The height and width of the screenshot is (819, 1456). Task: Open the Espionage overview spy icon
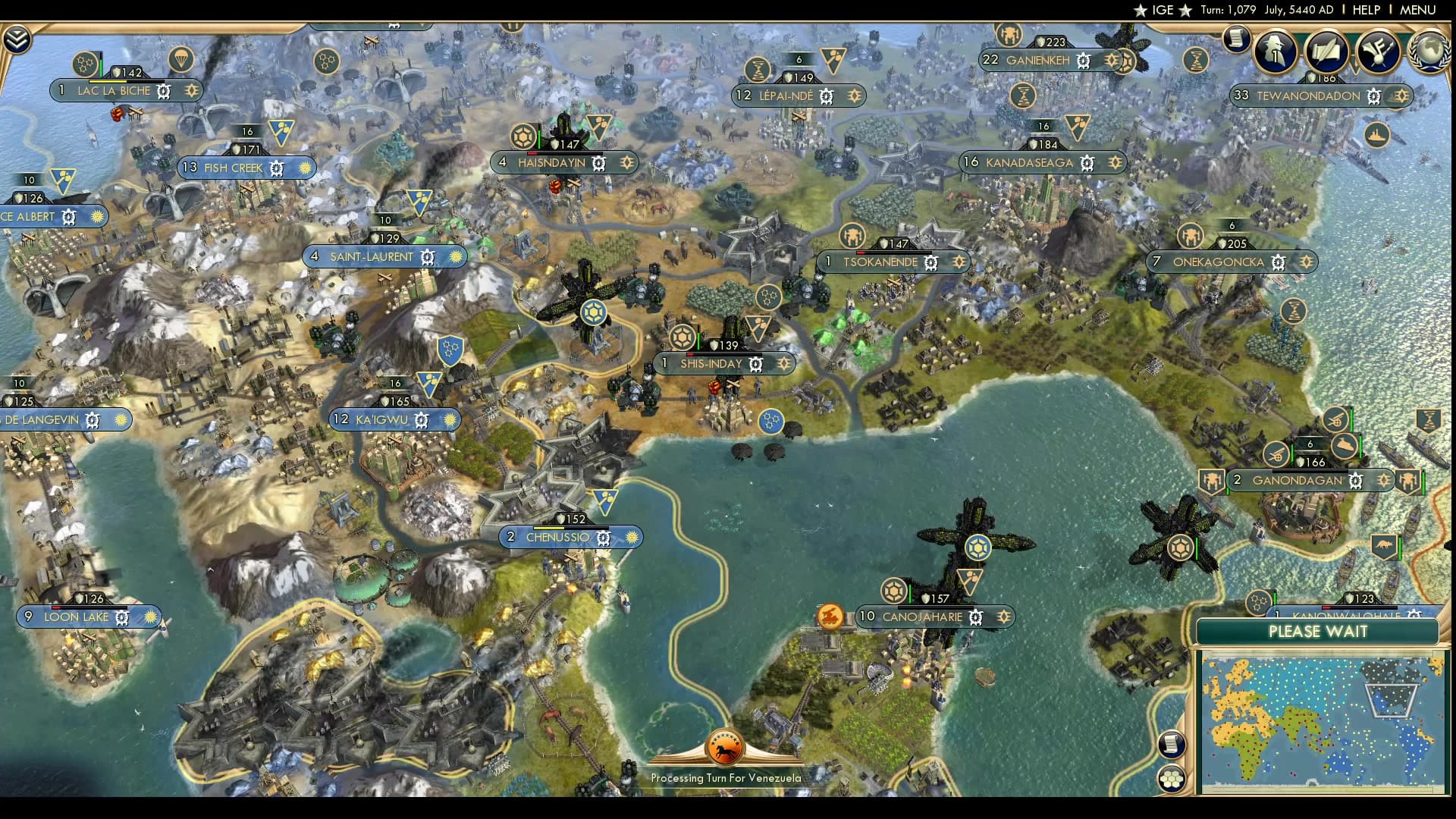pyautogui.click(x=1274, y=51)
